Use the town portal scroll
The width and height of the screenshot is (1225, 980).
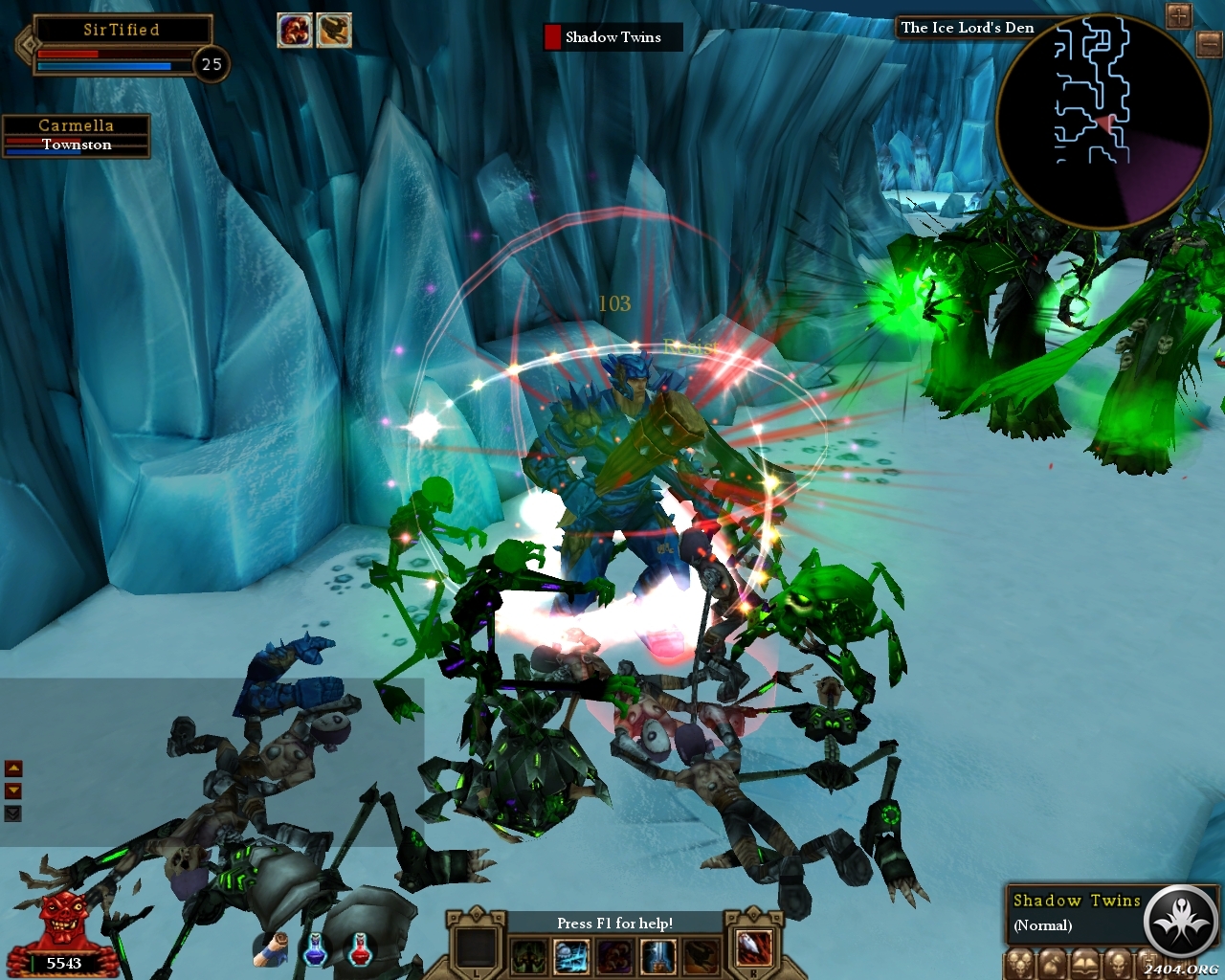pos(273,949)
